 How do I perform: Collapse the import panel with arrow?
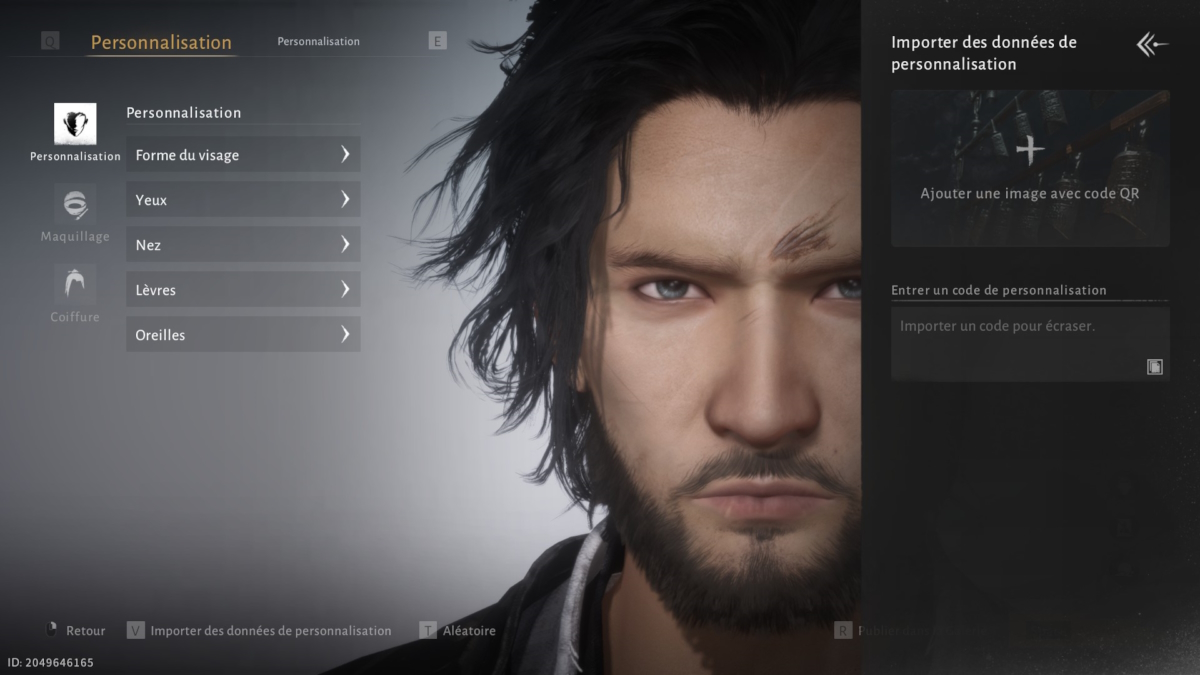[x=1152, y=44]
